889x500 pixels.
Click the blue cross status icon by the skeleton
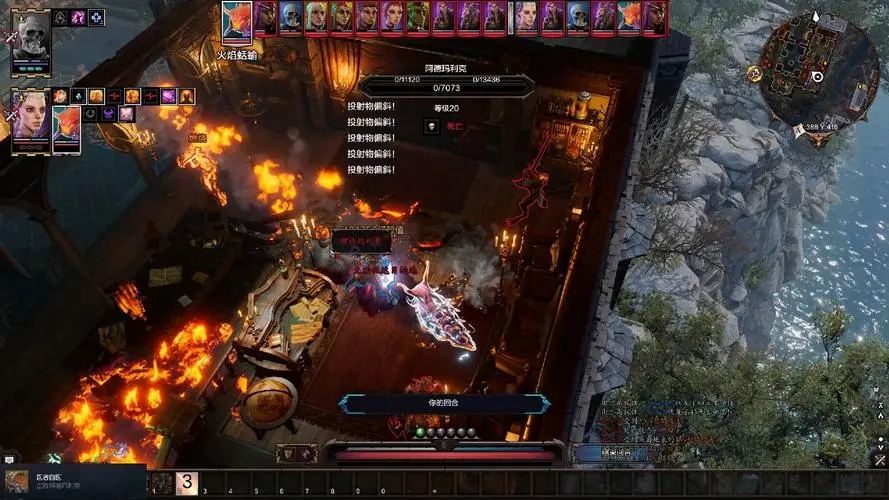point(96,17)
